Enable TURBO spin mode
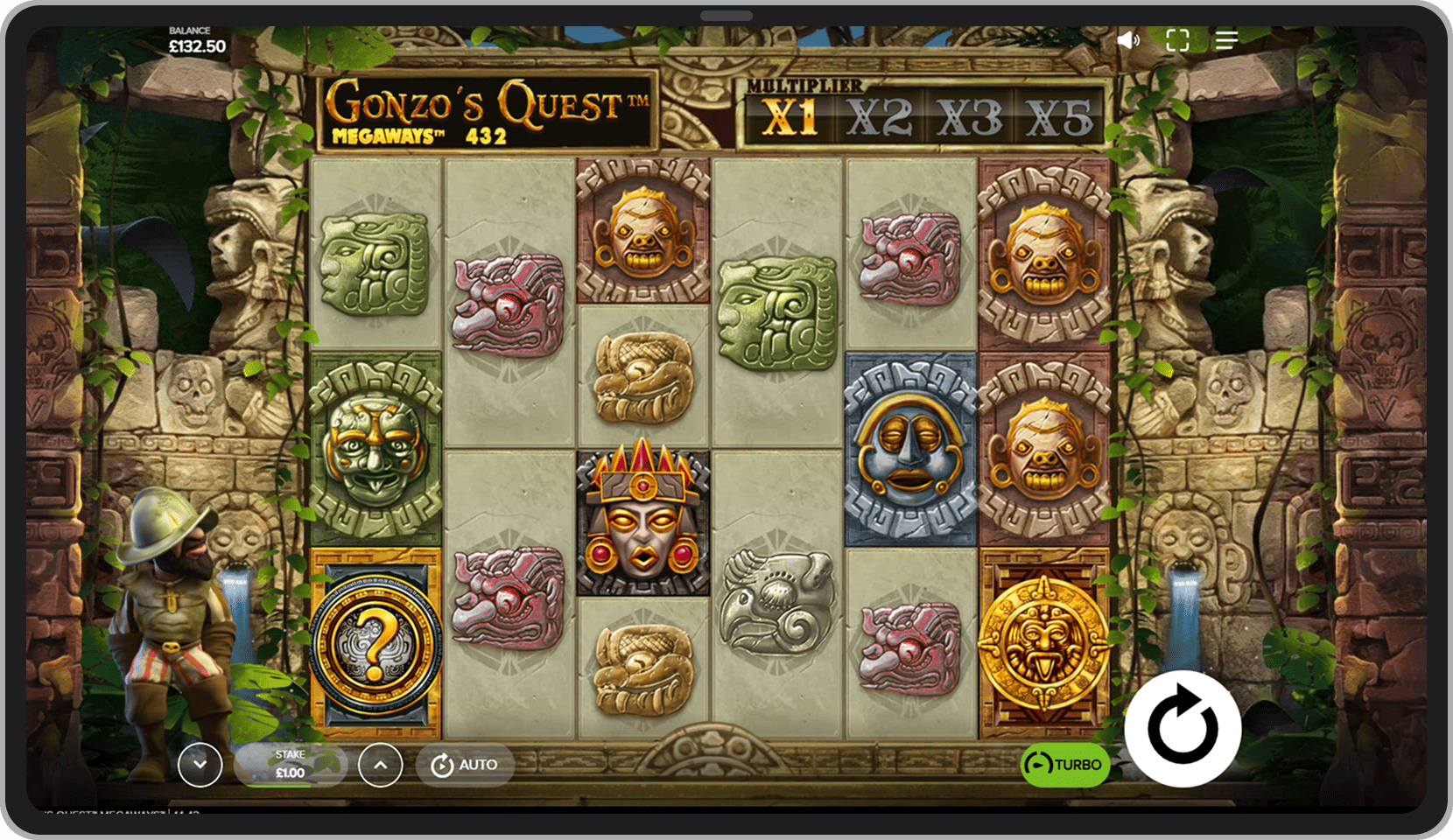This screenshot has height=840, width=1453. (1064, 764)
